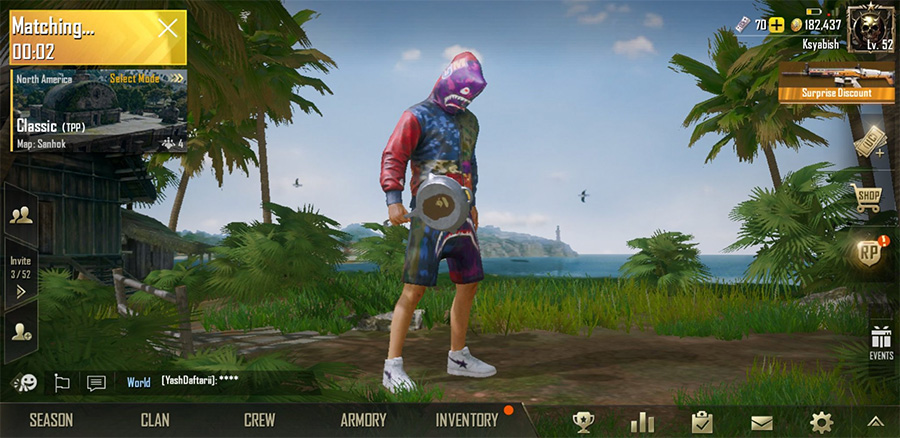Open the clipboard missions icon
This screenshot has width=900, height=438.
(702, 422)
